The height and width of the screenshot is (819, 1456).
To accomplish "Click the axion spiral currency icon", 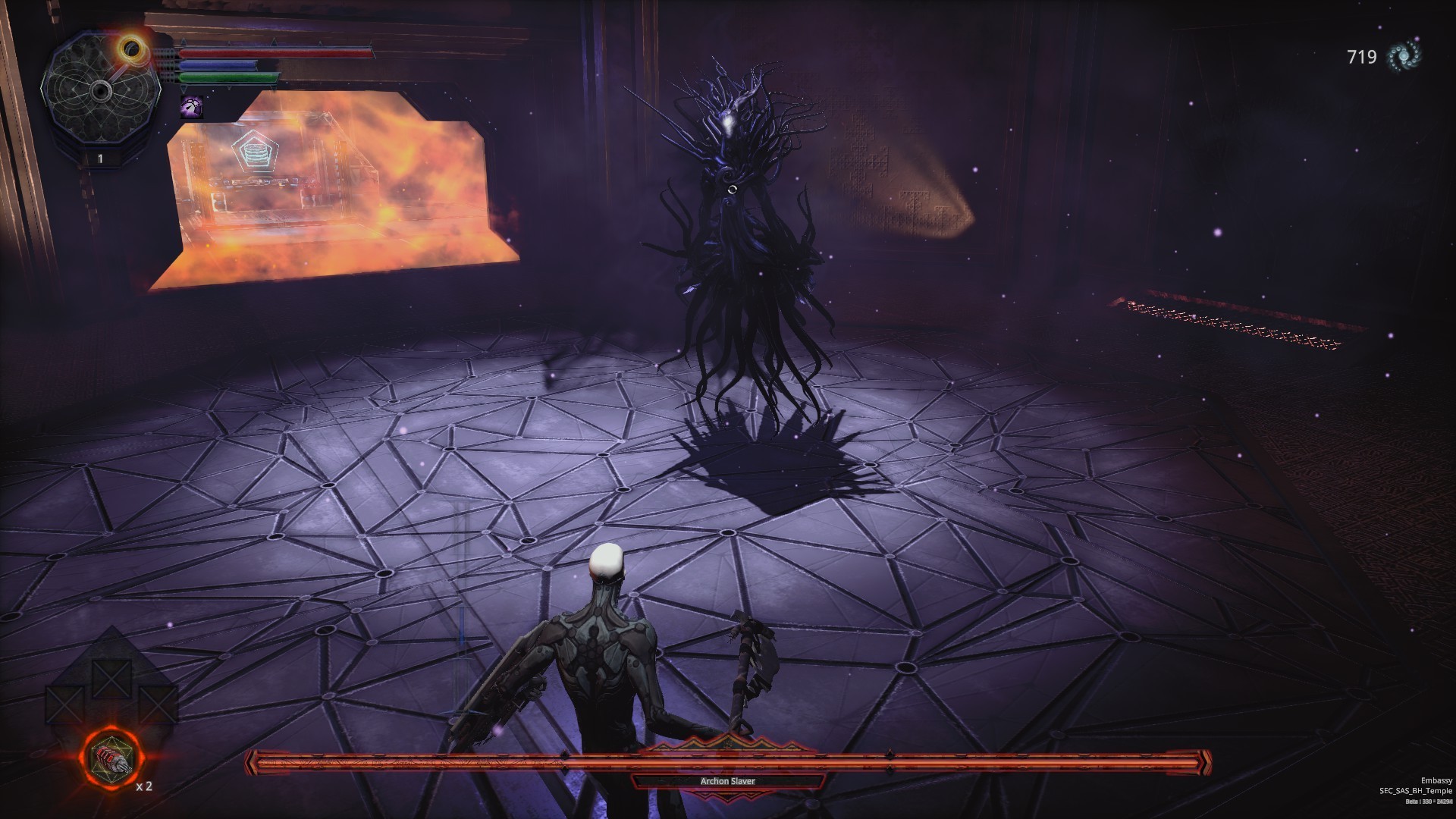I will 1403,56.
